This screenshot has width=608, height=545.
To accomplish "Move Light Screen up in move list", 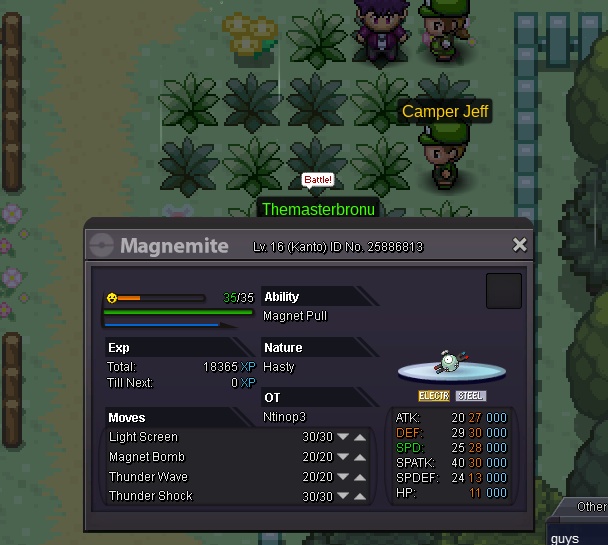I will [x=360, y=437].
